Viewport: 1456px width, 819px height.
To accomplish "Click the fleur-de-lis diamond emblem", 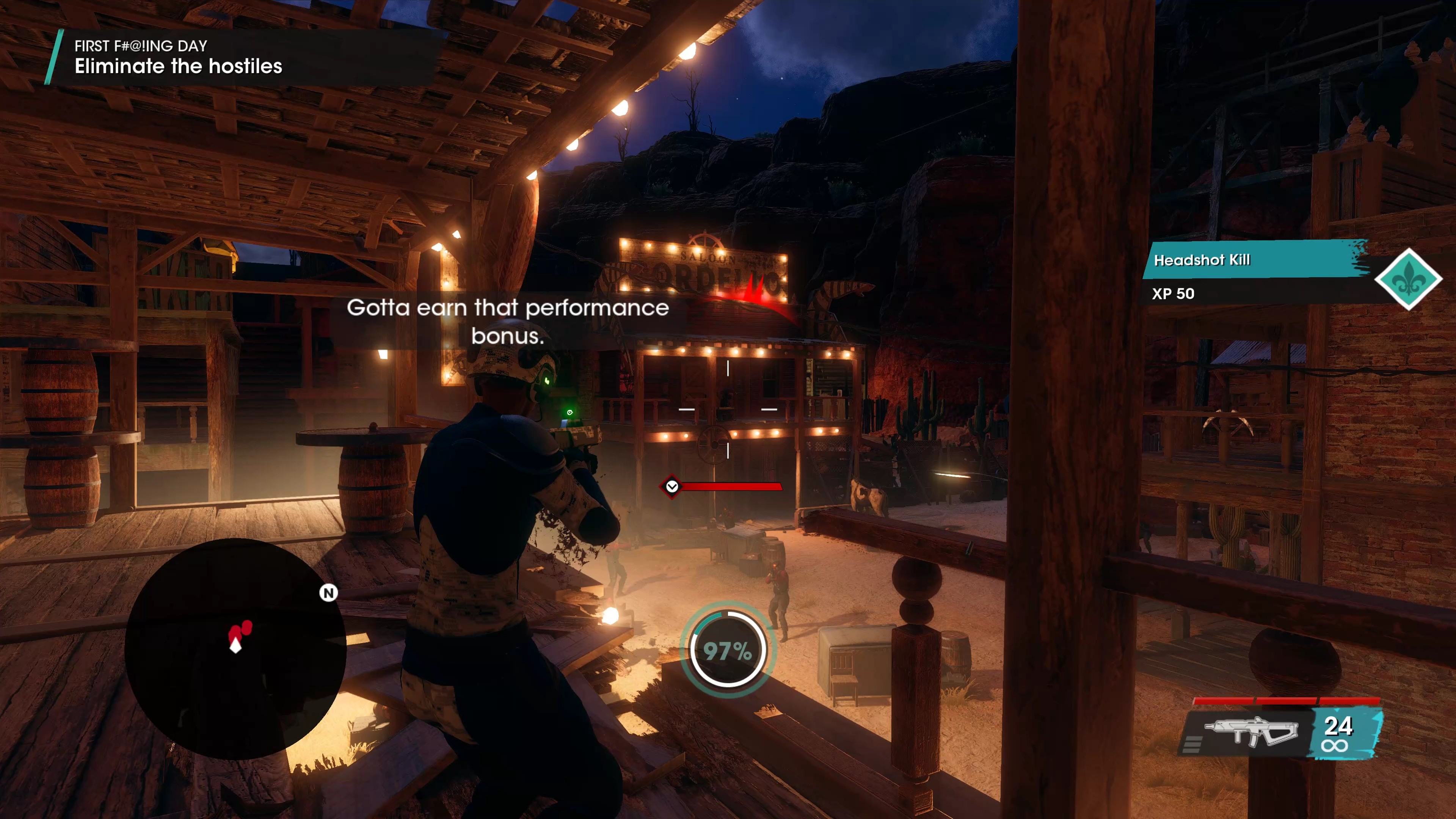I will pyautogui.click(x=1407, y=279).
